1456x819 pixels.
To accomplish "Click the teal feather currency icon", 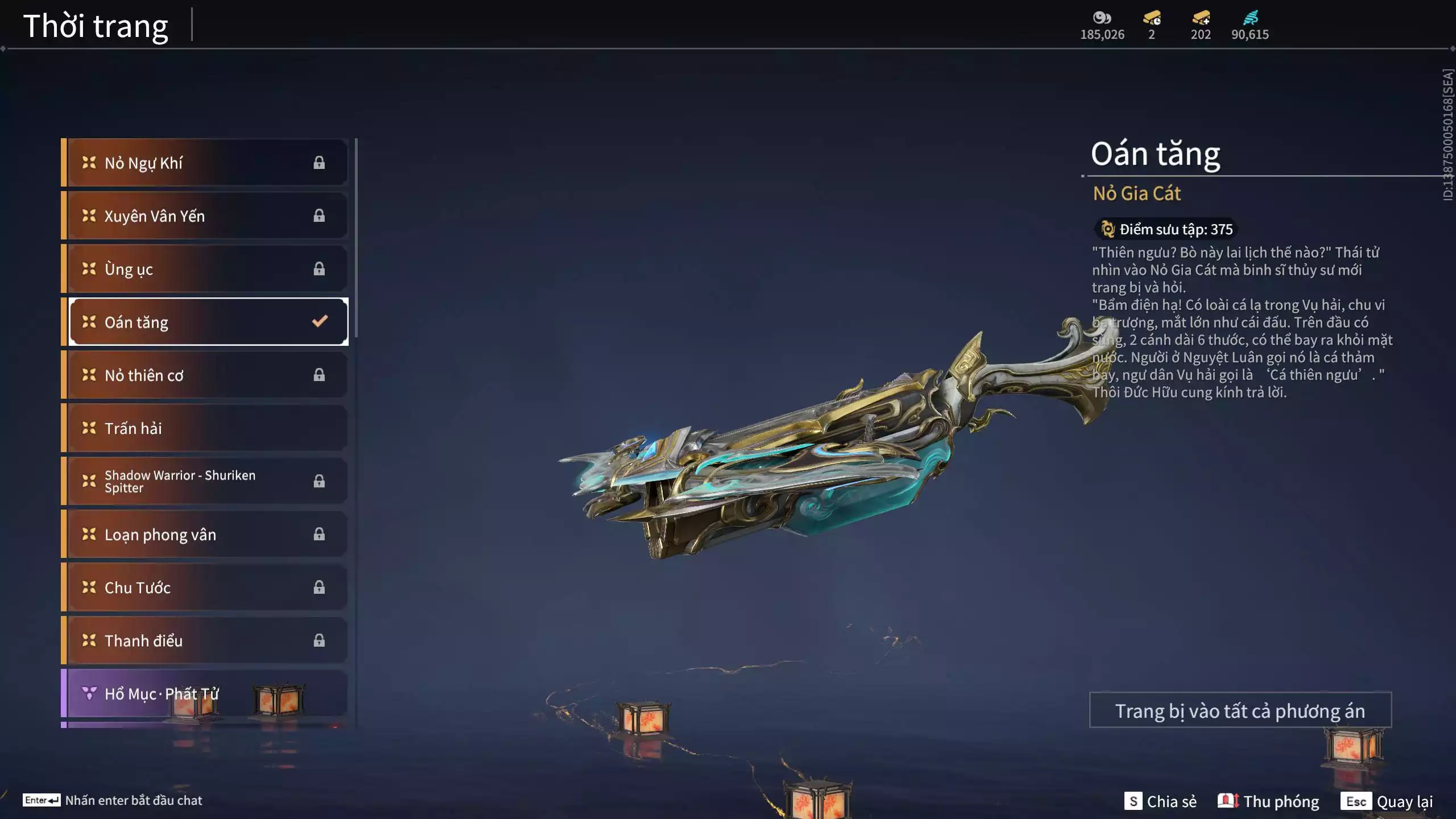I will click(1250, 18).
